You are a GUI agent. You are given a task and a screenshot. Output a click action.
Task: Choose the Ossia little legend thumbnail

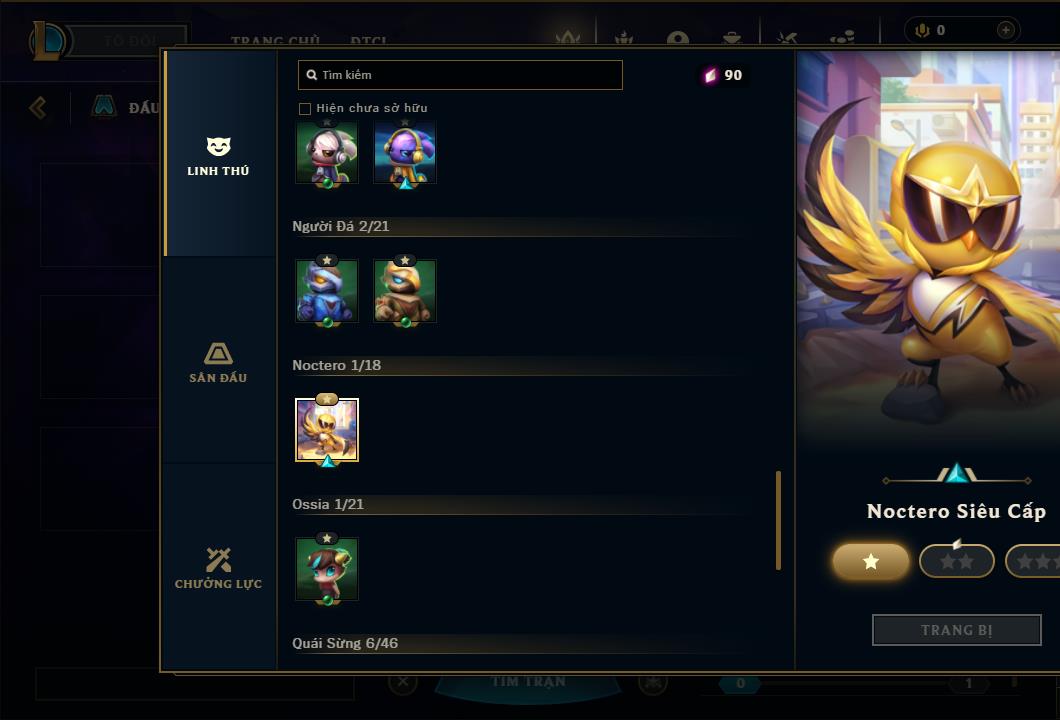[x=327, y=569]
